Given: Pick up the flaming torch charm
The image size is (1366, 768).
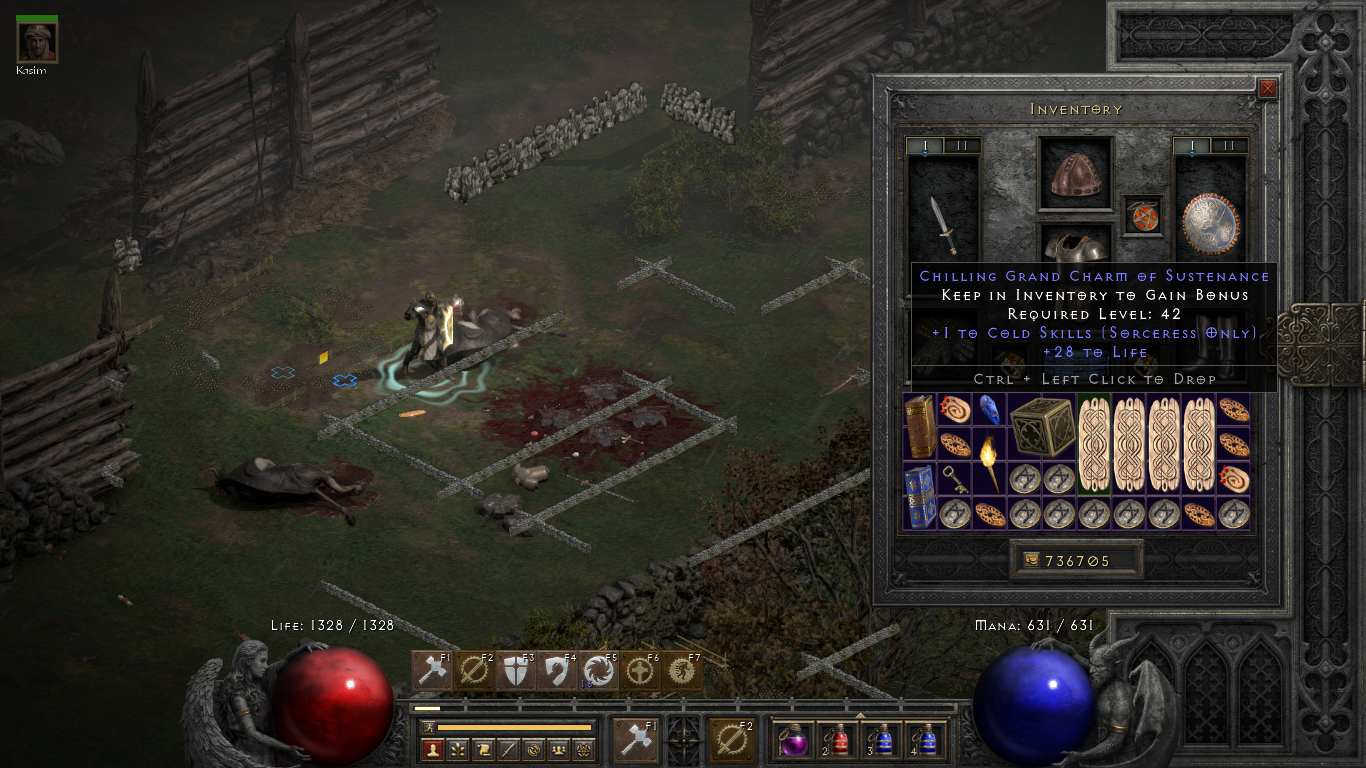Looking at the screenshot, I should click(989, 461).
